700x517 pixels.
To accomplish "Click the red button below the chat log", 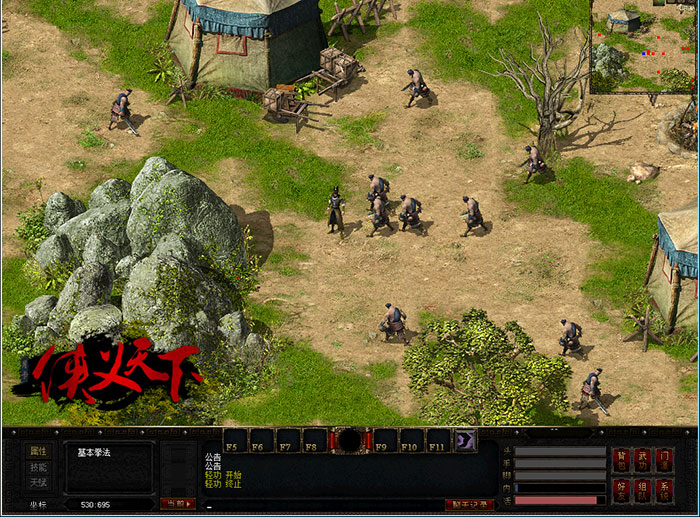I will (469, 505).
